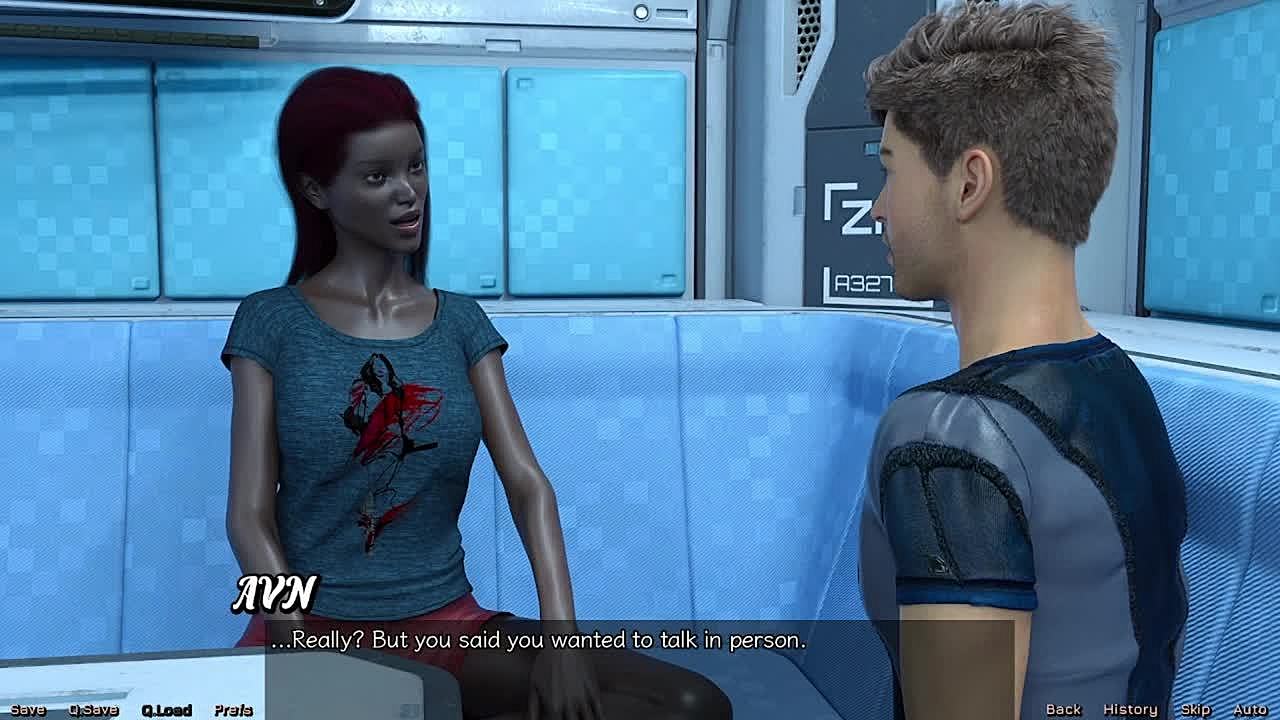Show the dialogue History
1280x720 pixels.
1130,709
